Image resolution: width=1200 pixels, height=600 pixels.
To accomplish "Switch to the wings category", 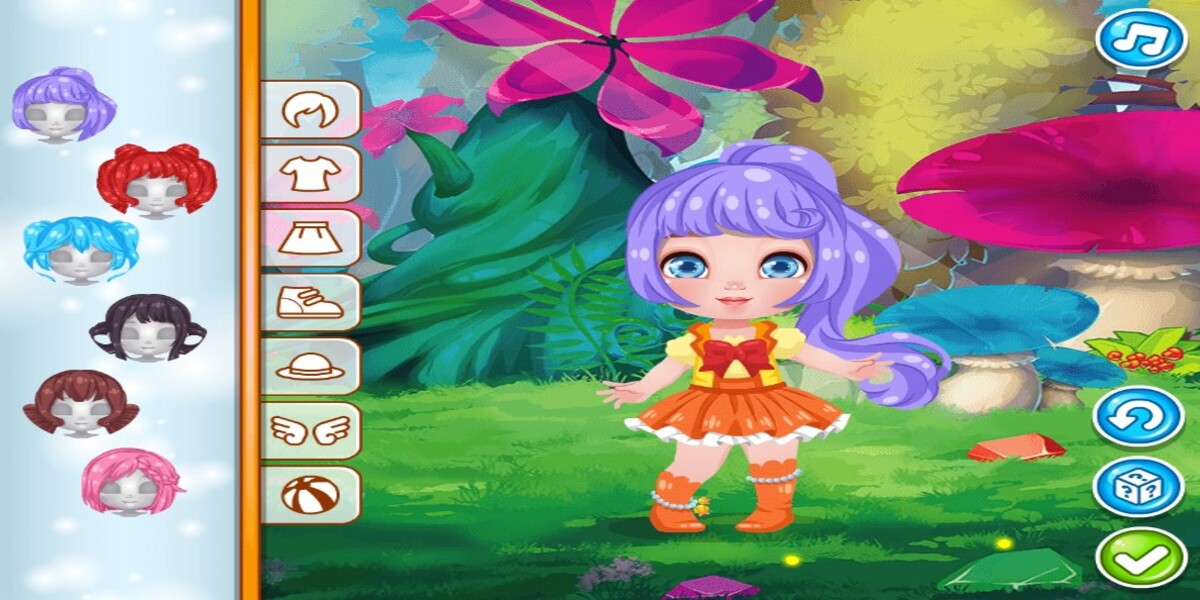I will (310, 430).
